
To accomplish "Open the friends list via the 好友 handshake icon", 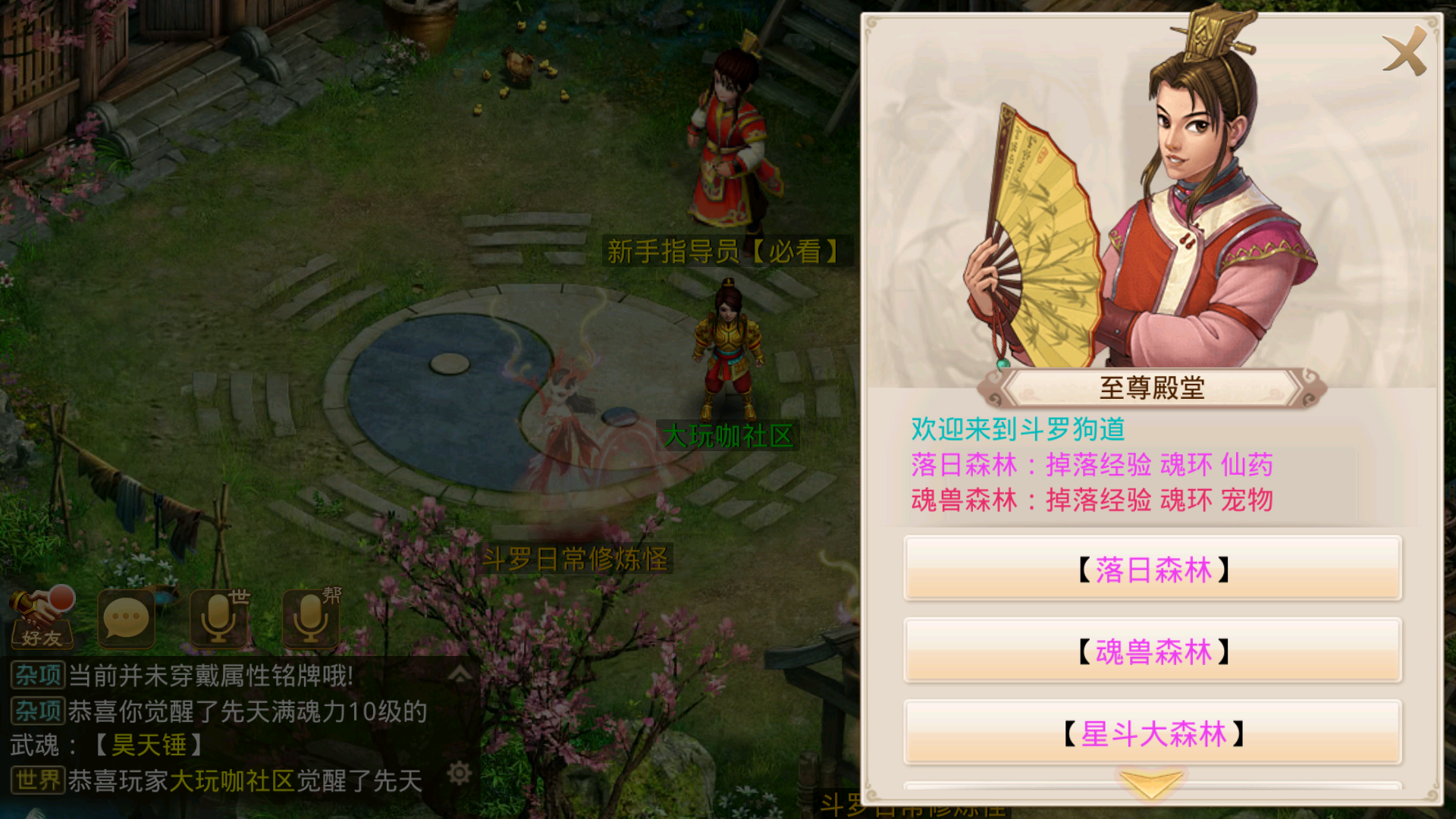I will click(x=42, y=618).
